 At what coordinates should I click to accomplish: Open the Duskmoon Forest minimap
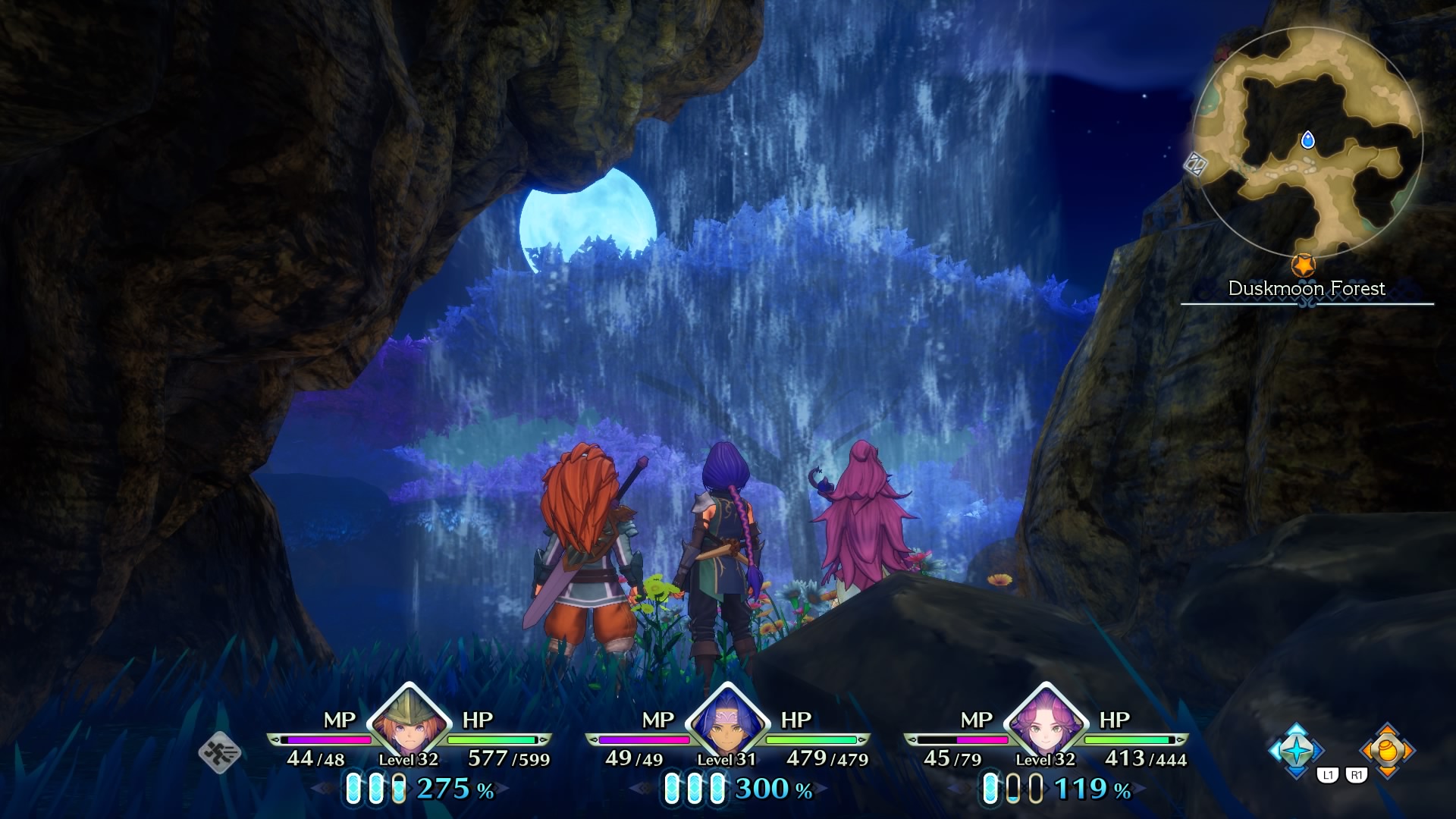tap(1307, 143)
